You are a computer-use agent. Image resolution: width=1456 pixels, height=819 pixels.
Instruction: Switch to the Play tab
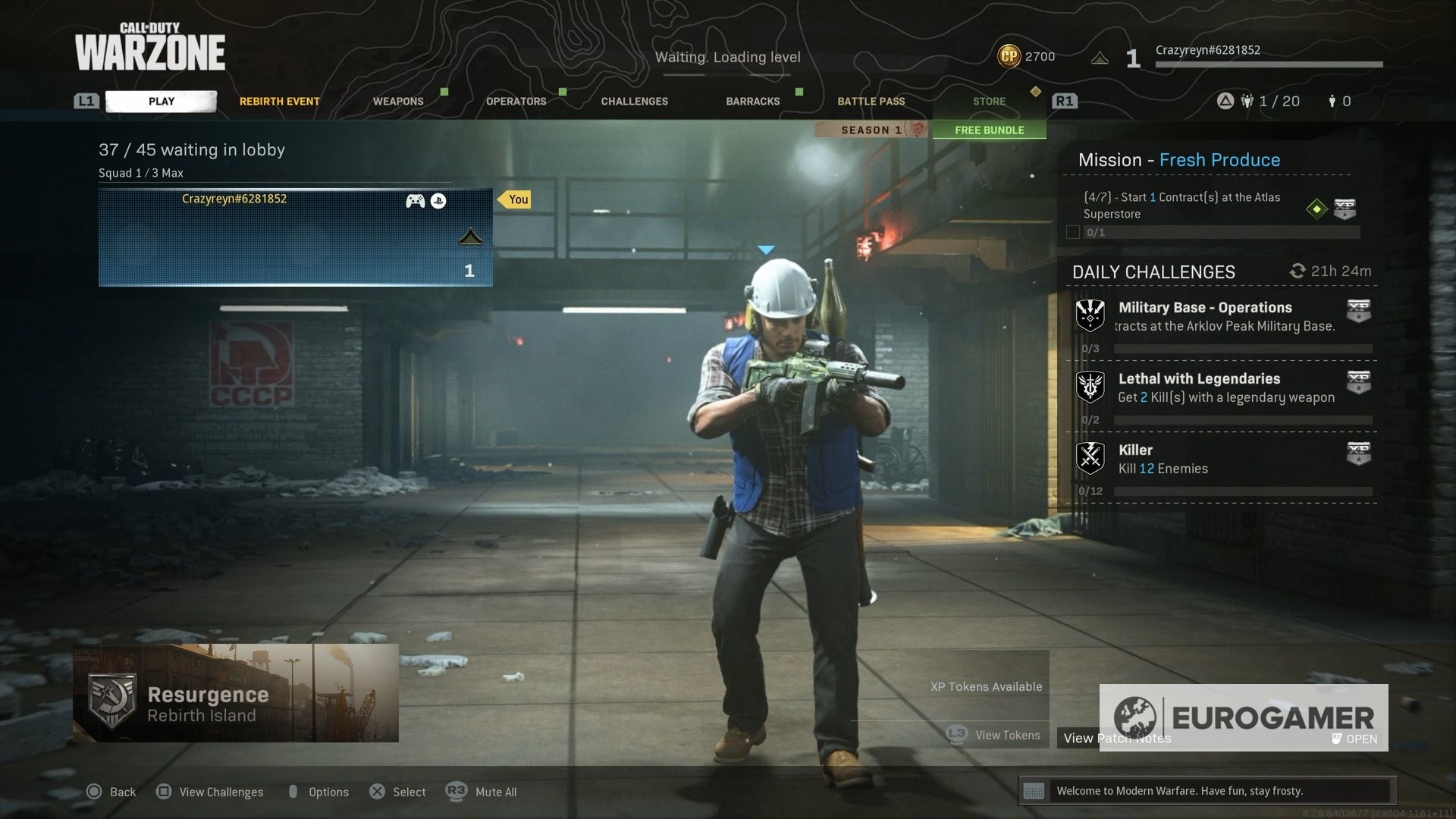[x=161, y=101]
